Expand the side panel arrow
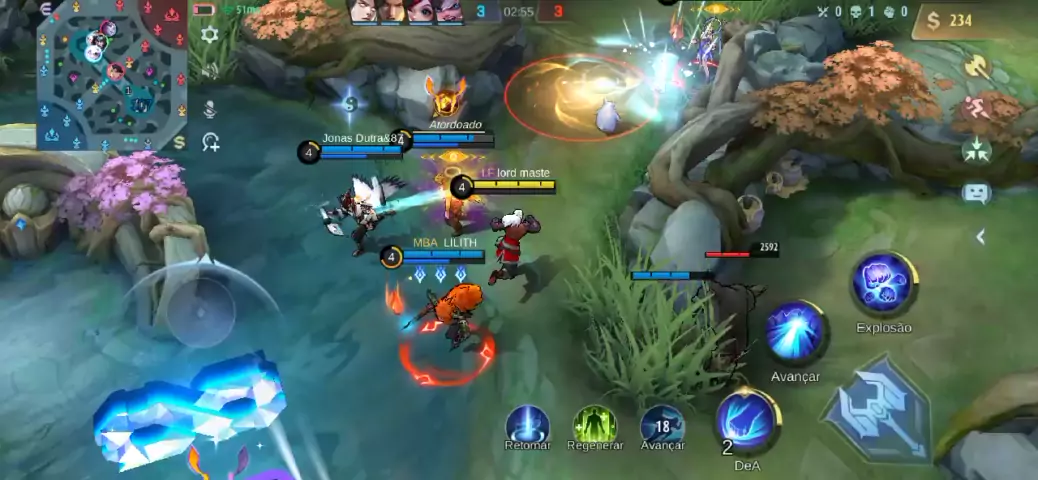1038x480 pixels. pos(981,237)
